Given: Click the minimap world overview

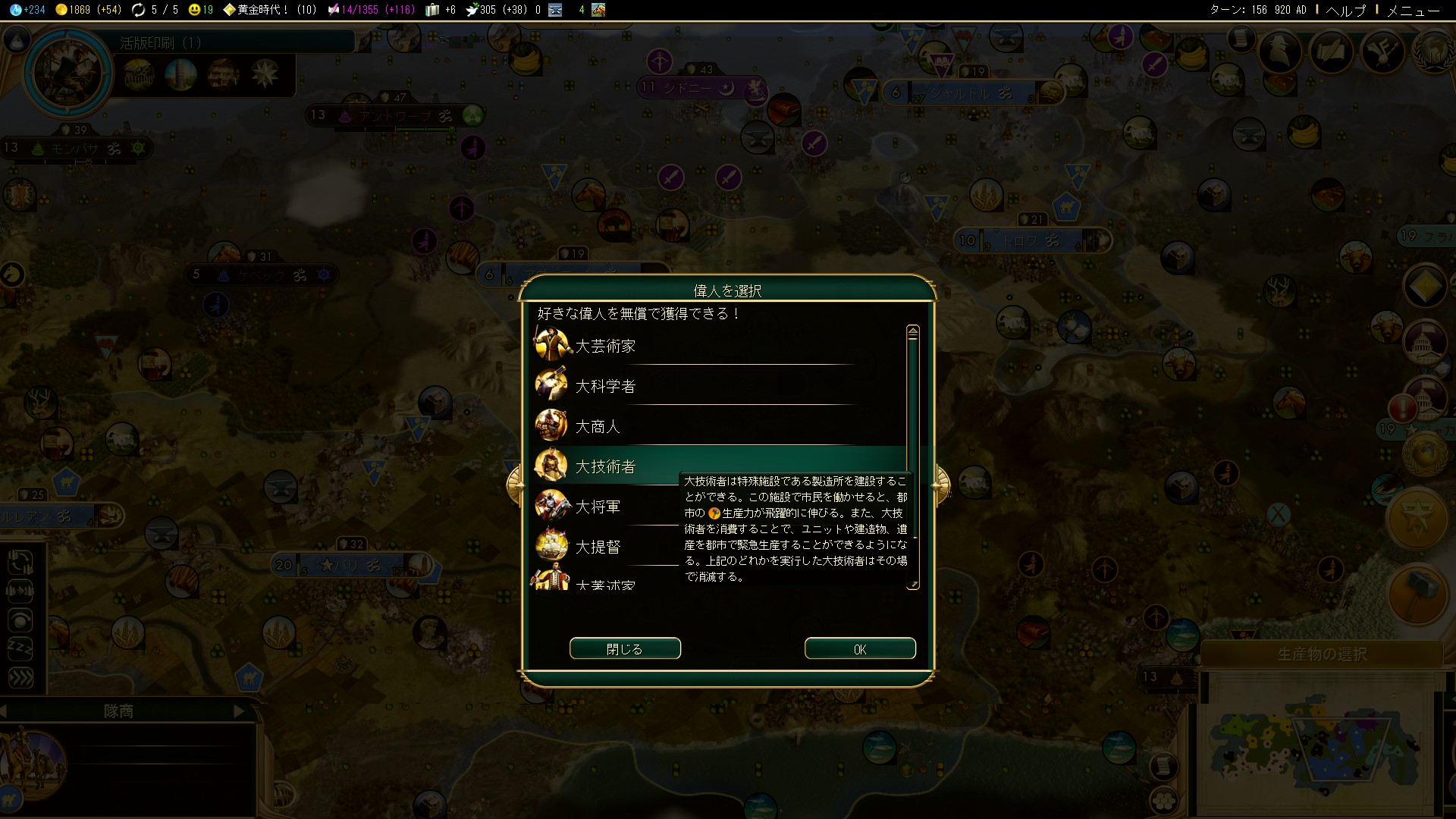Looking at the screenshot, I should tap(1319, 743).
